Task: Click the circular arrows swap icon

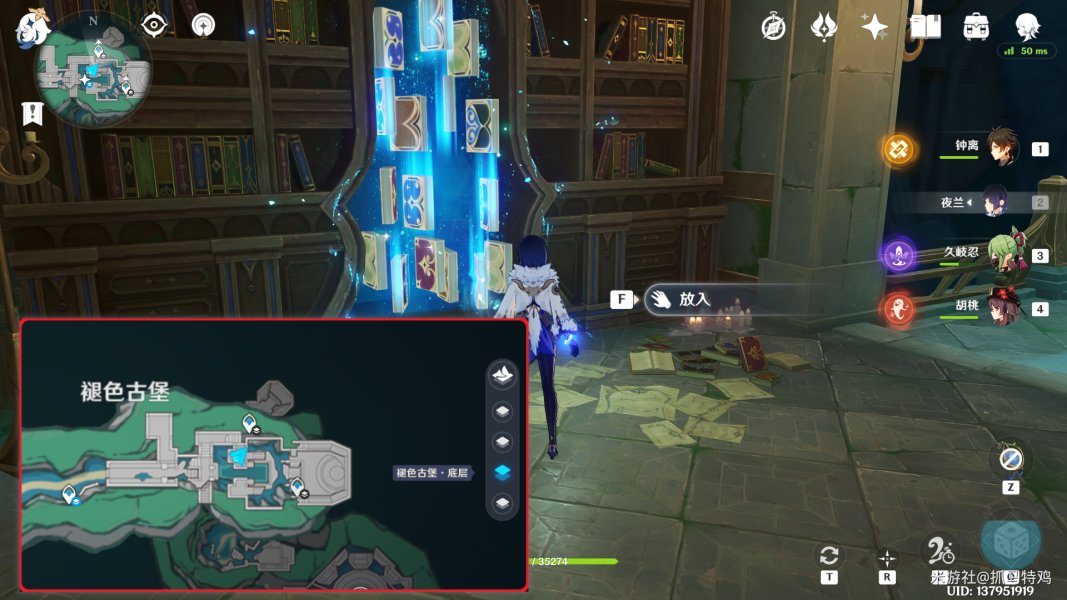Action: coord(828,555)
